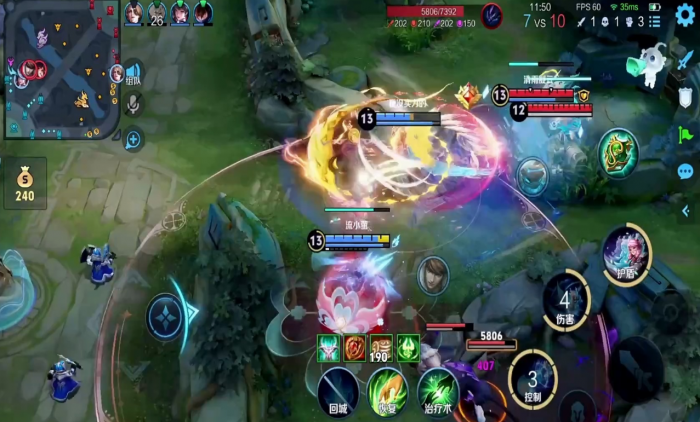
Task: Toggle the team voice speaker (组队)
Action: point(133,73)
